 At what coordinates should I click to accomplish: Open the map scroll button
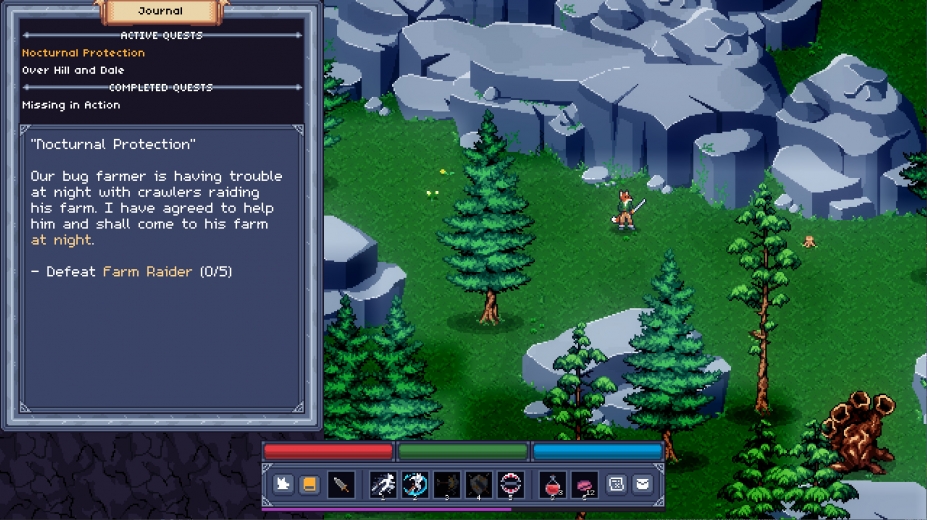click(x=616, y=485)
